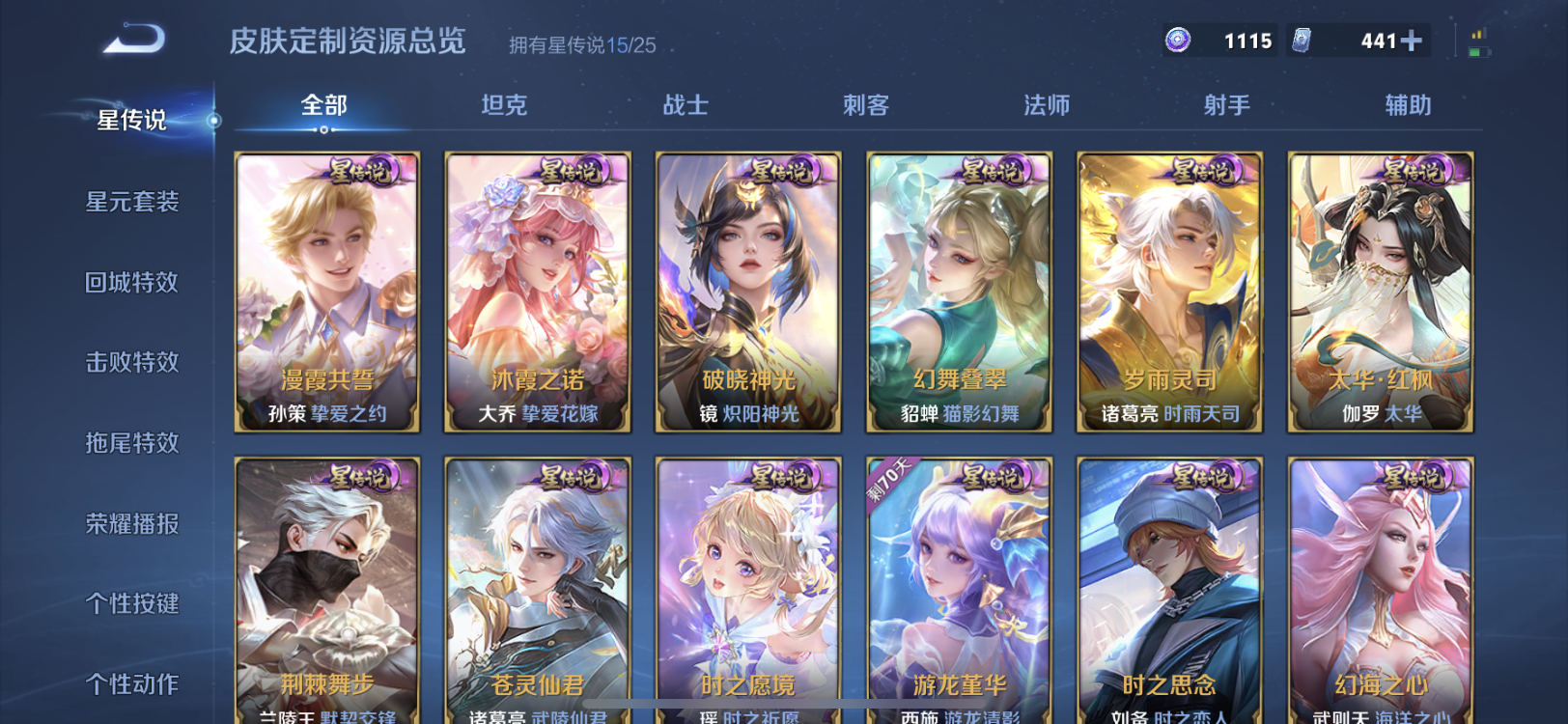Screen dimensions: 1568x724
Task: Open the 破晓神光 skin card for 镜
Action: tap(747, 290)
